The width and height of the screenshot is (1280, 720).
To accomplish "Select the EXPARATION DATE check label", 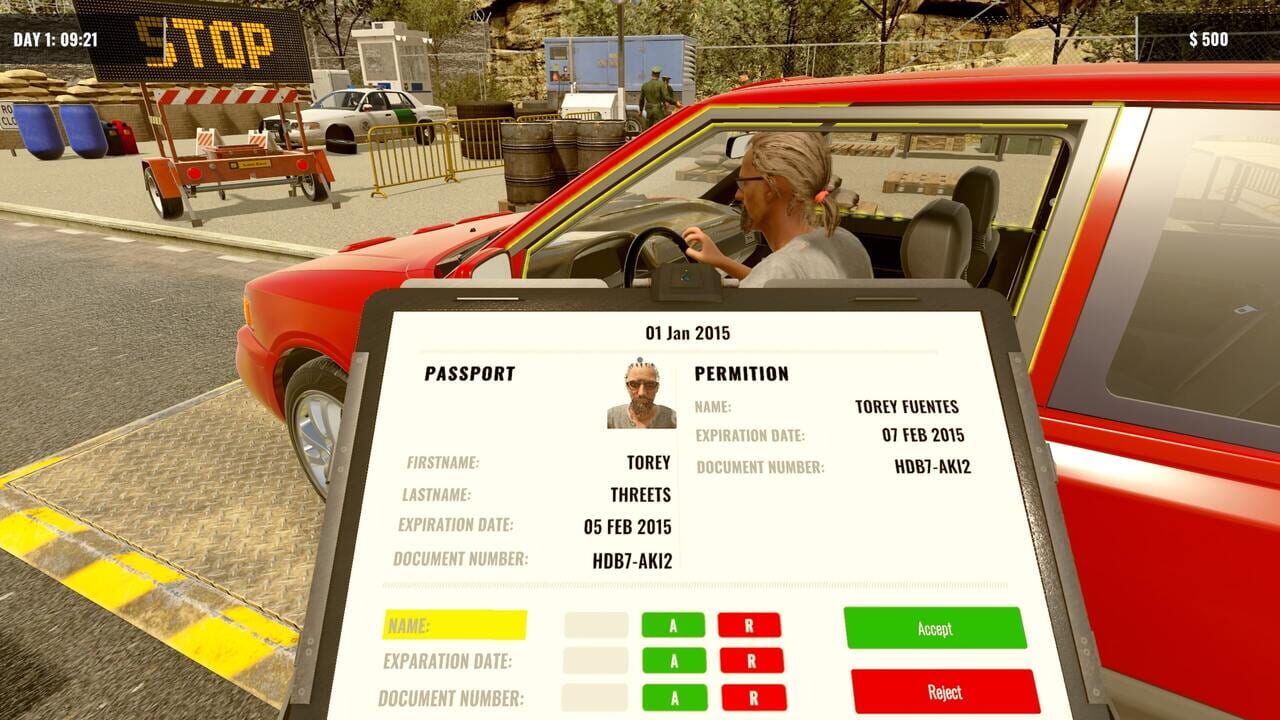I will tap(447, 660).
